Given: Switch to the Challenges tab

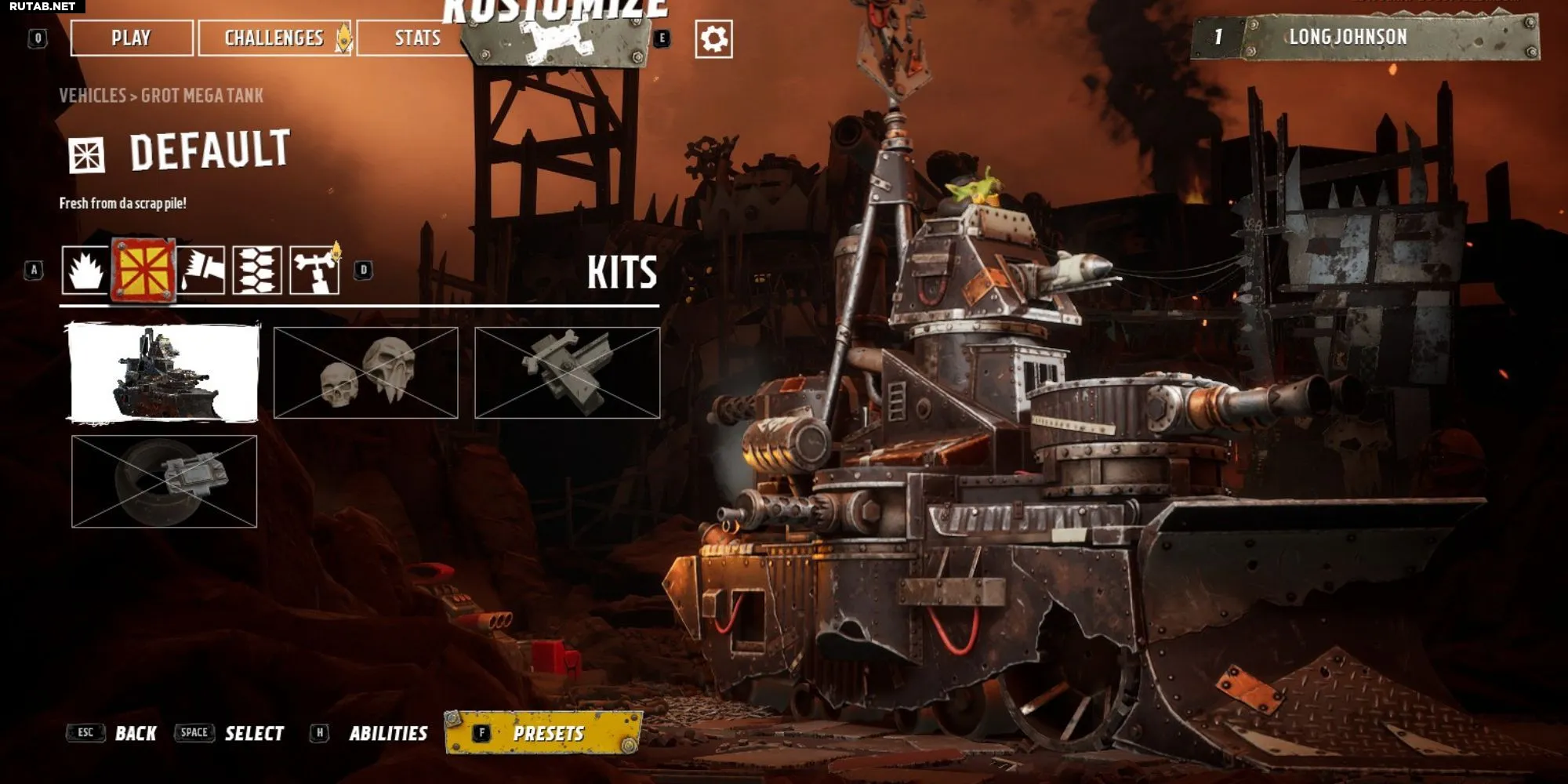Looking at the screenshot, I should 274,38.
